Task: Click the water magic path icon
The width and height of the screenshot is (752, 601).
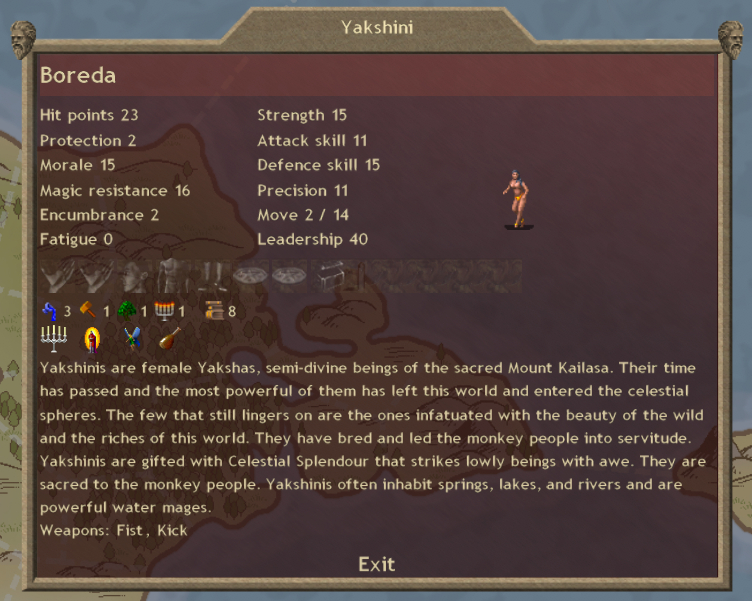Action: point(50,310)
